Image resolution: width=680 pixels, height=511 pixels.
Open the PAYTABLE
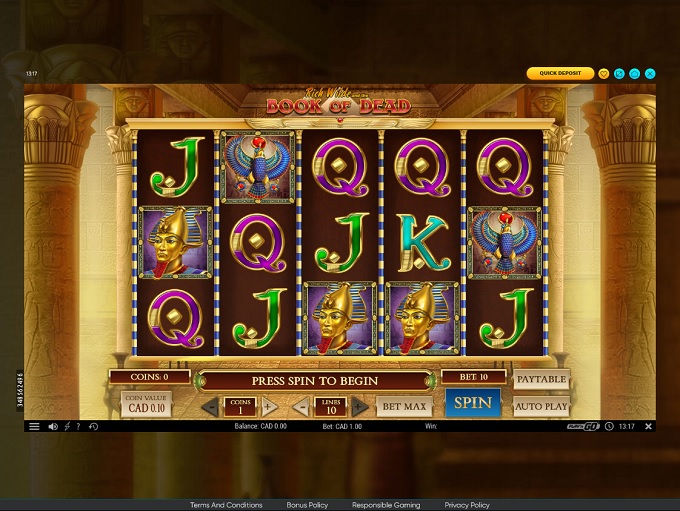click(x=541, y=380)
